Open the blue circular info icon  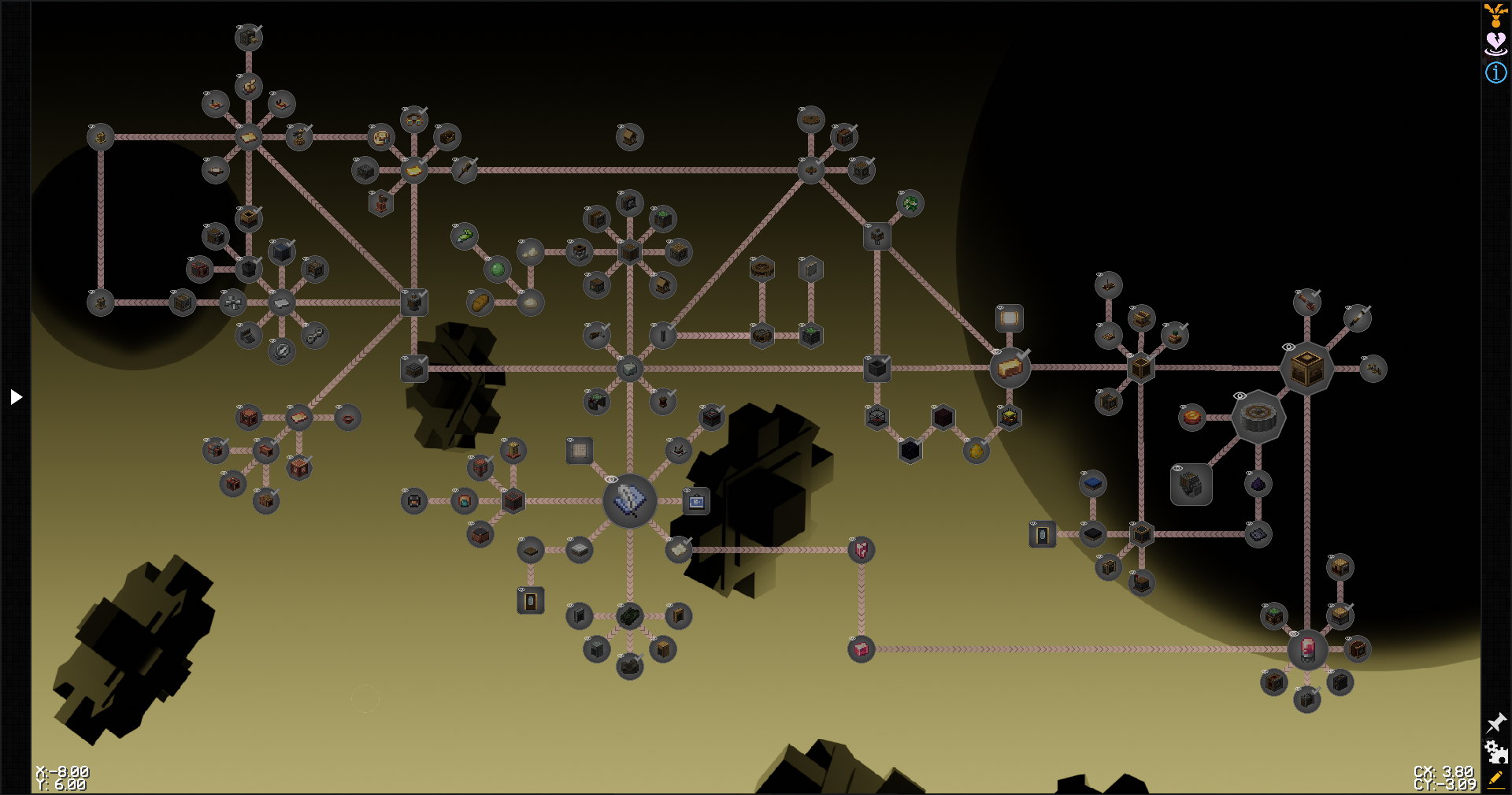tap(1494, 72)
